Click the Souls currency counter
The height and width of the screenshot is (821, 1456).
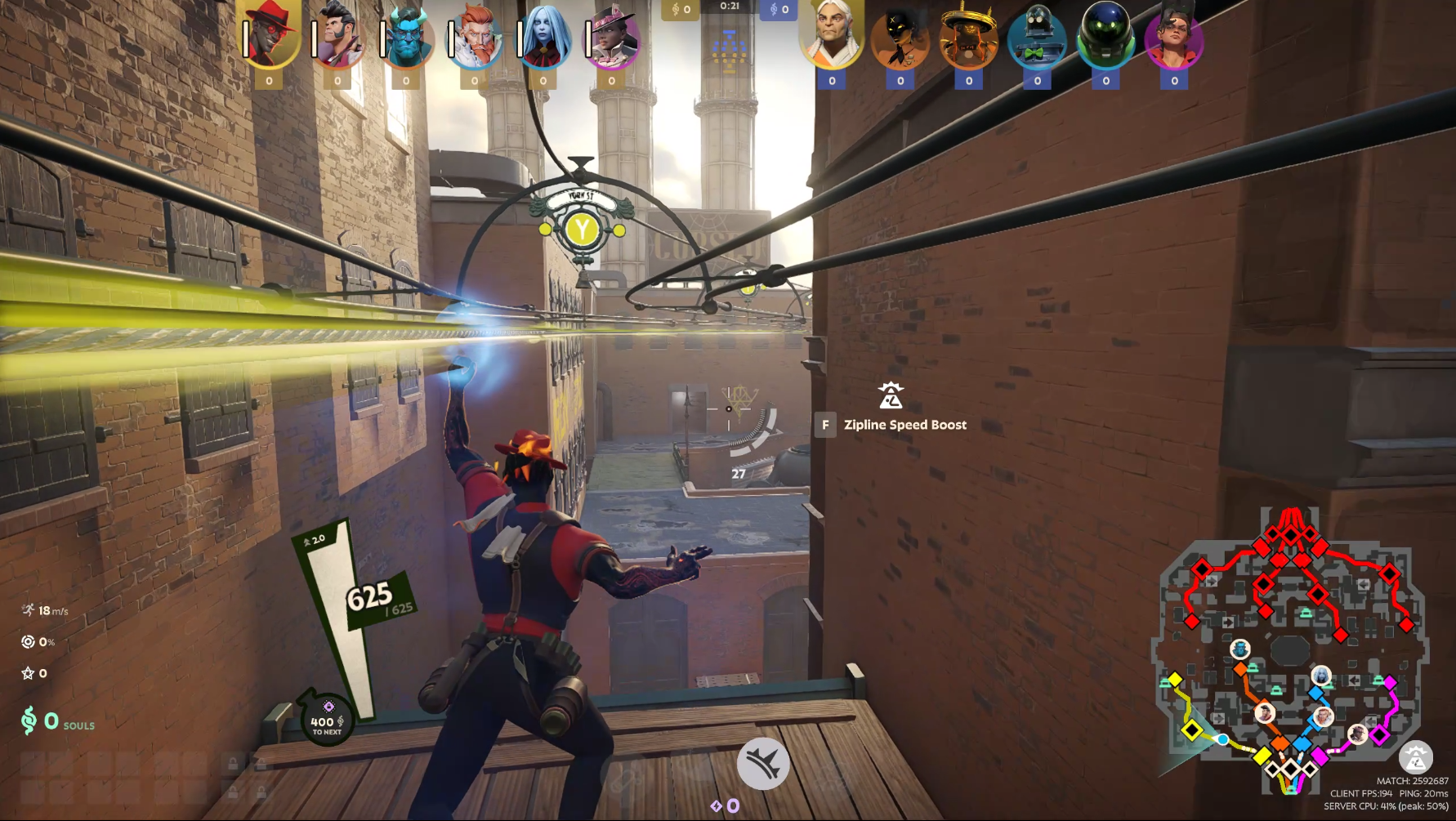57,721
